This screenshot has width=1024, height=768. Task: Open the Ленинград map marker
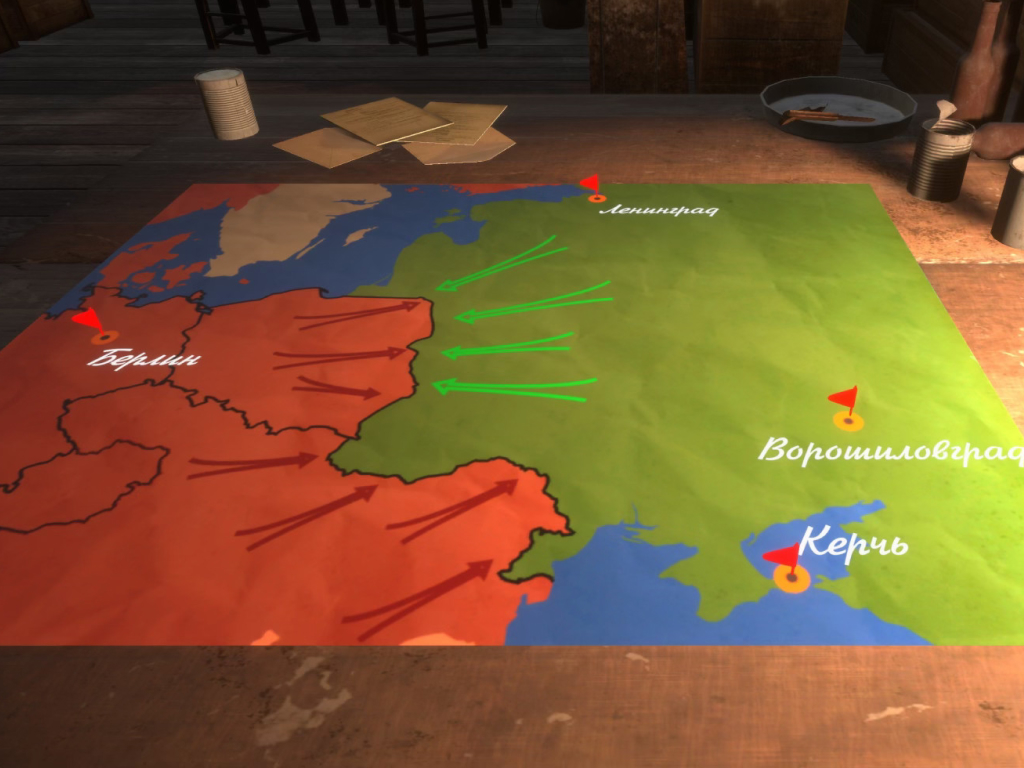click(x=597, y=198)
